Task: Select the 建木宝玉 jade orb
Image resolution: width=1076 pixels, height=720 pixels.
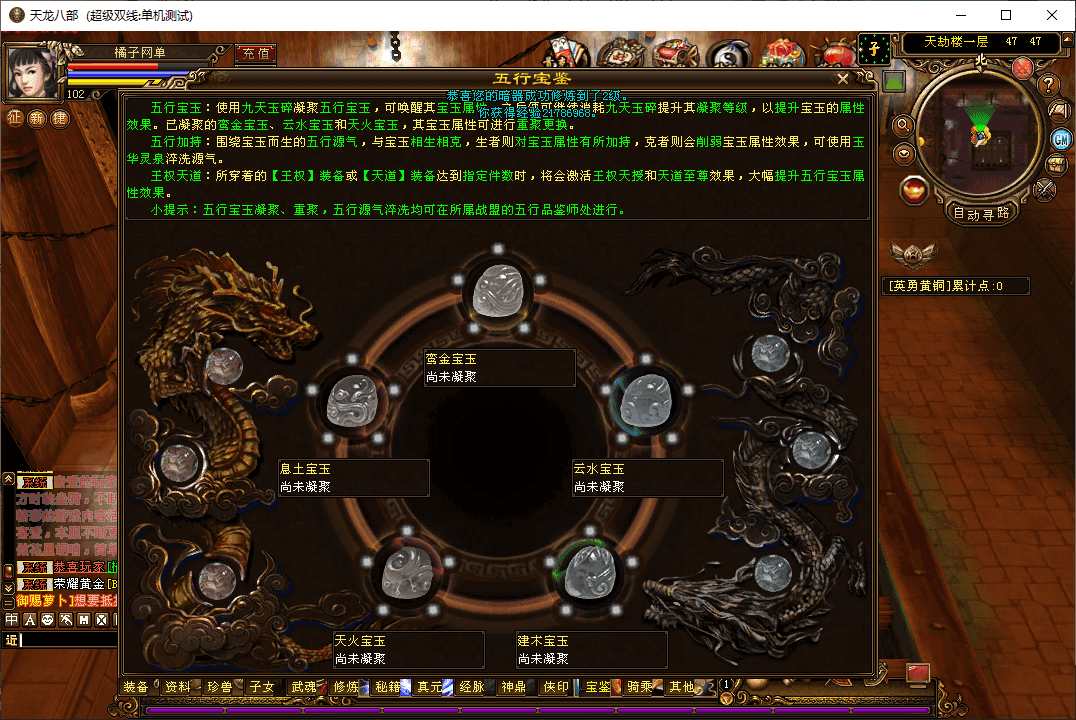Action: (587, 570)
